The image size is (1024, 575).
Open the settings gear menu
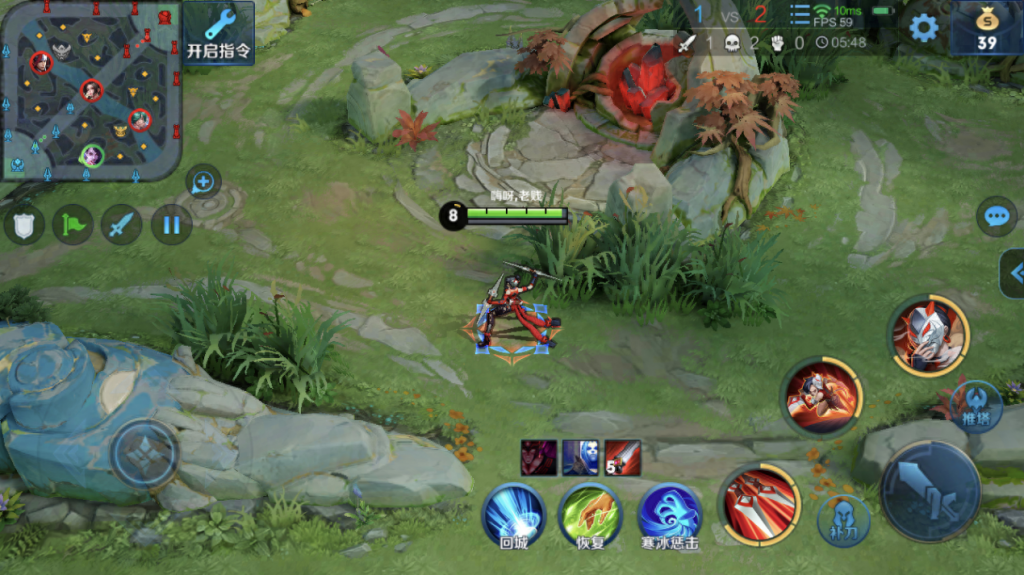tap(923, 27)
